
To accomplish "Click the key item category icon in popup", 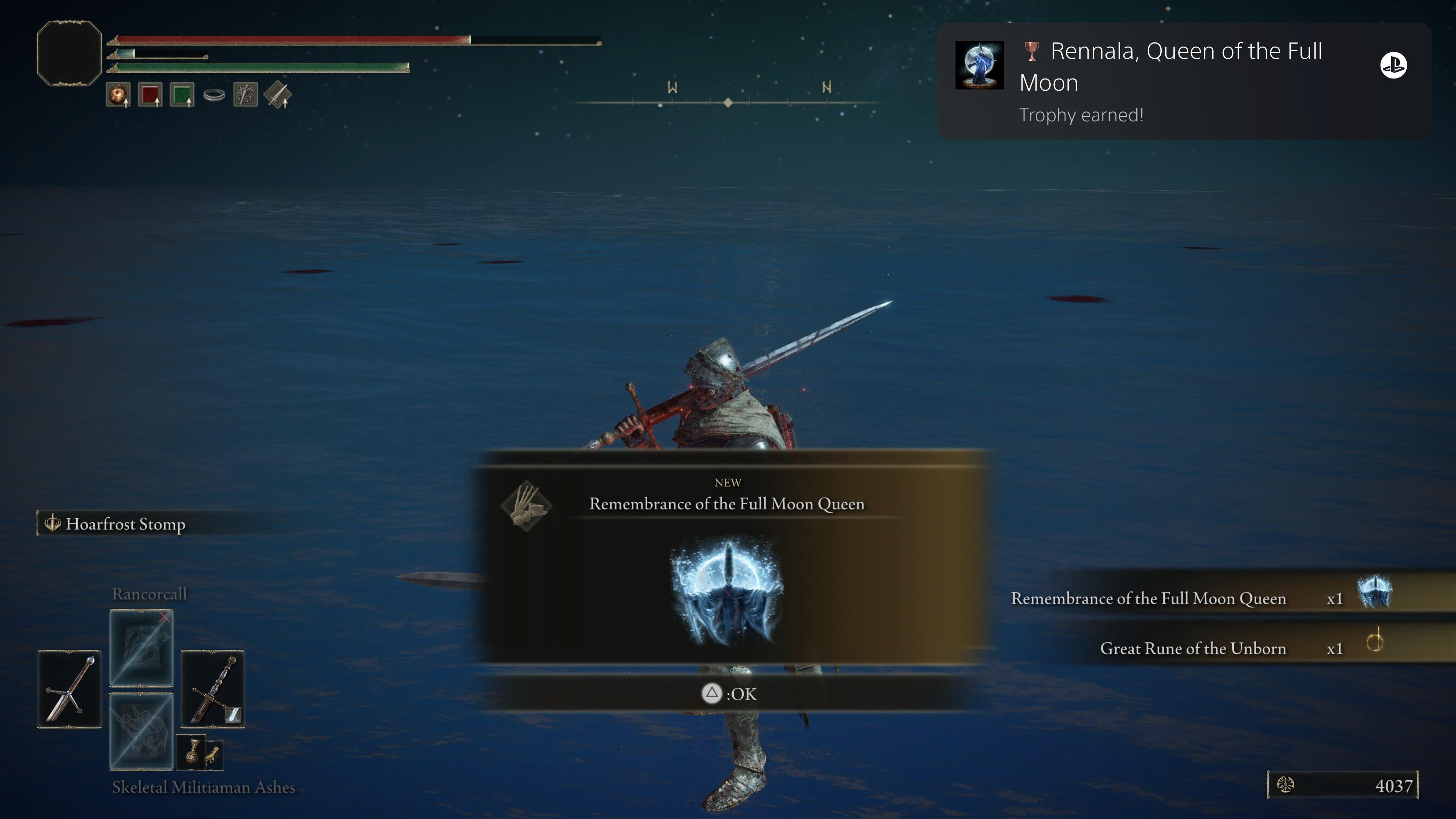I will click(x=526, y=505).
